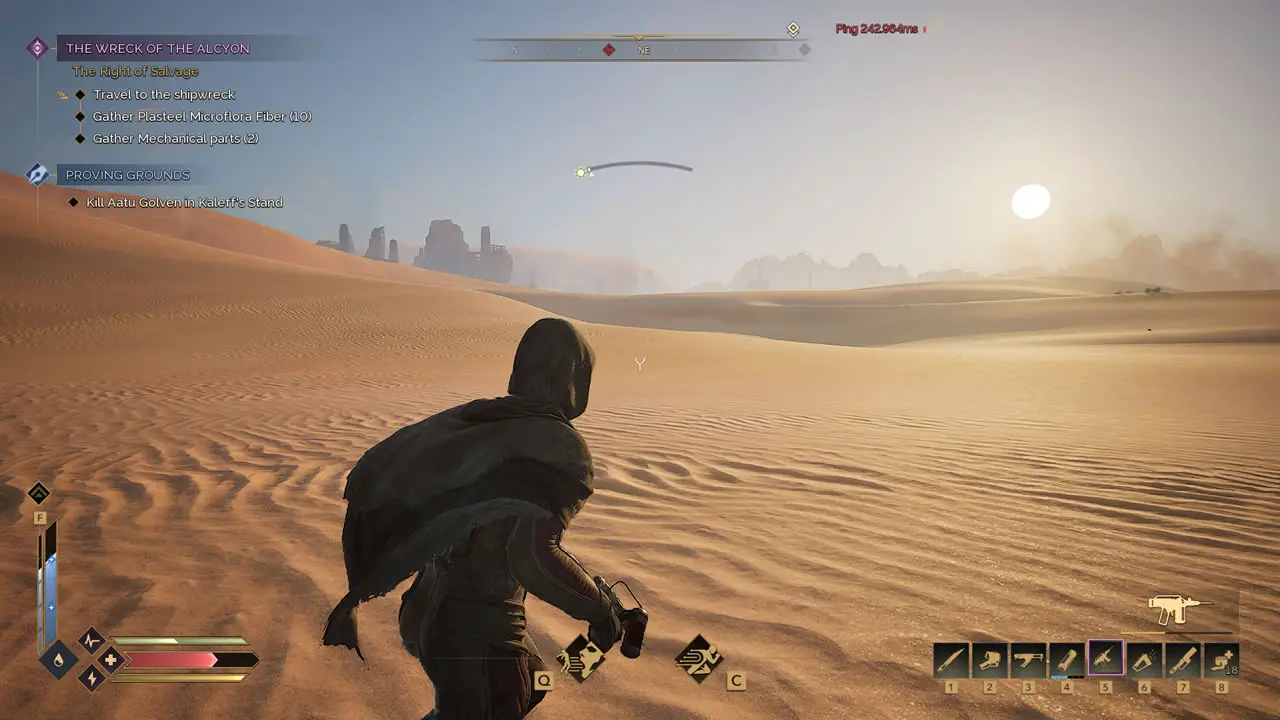Screen dimensions: 1280x720
Task: Click the water droplet hydration icon
Action: [x=59, y=660]
